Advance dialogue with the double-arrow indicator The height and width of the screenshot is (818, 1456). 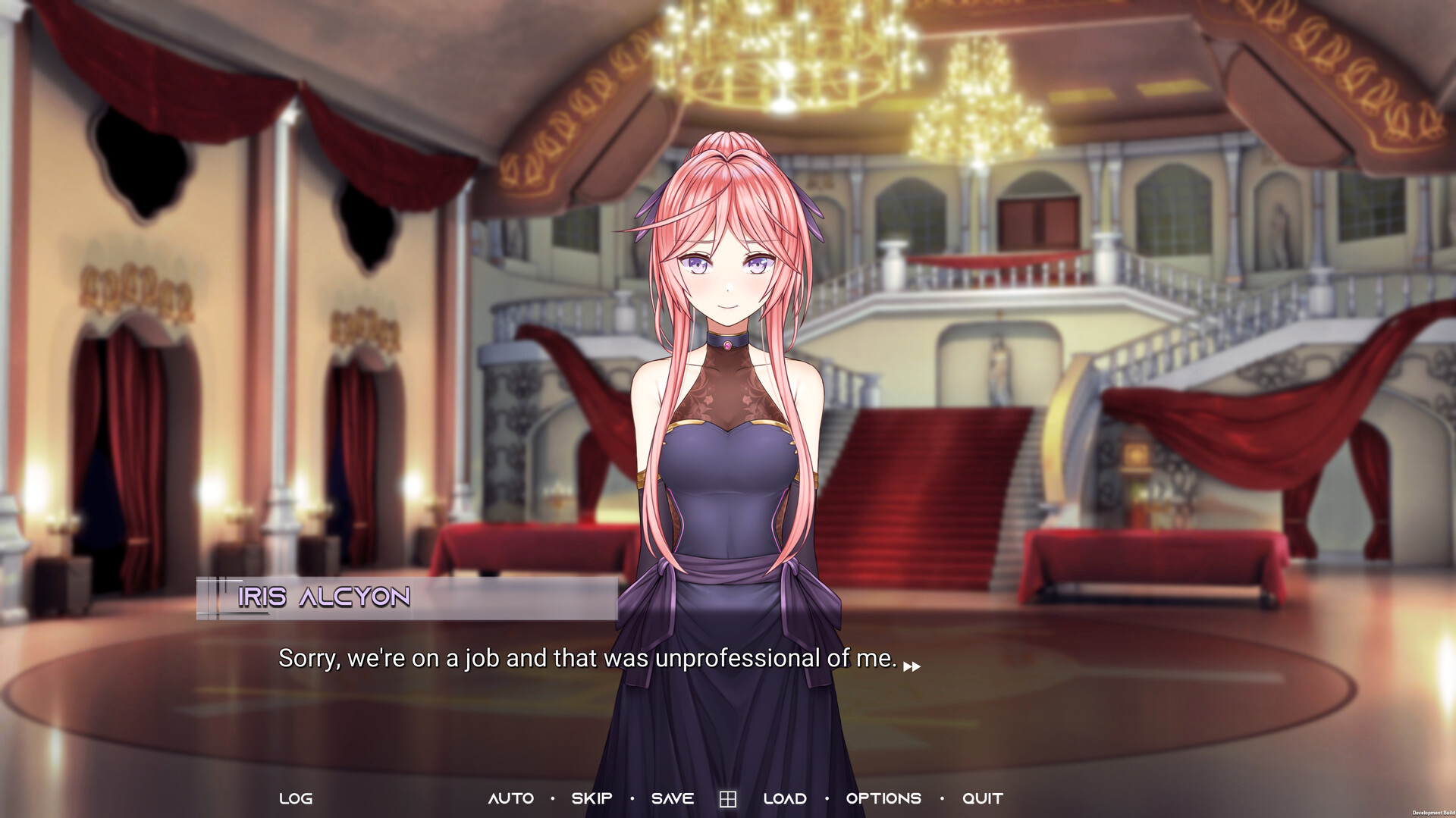coord(912,666)
